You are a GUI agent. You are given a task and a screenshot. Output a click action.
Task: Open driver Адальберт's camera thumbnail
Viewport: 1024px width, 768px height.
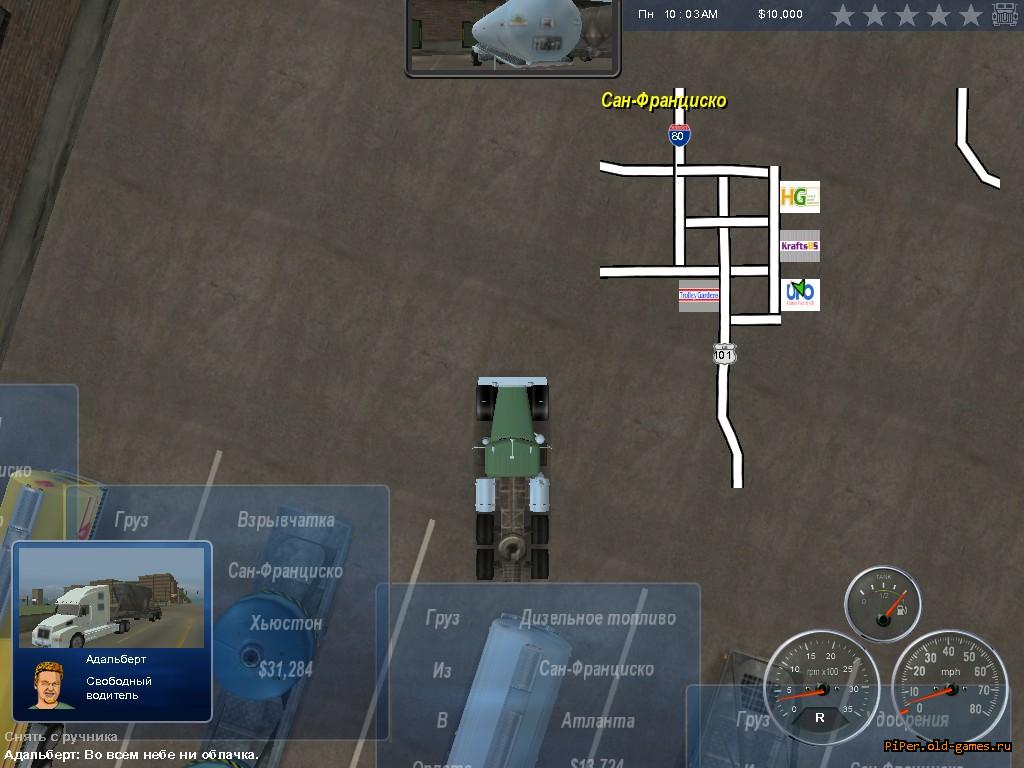tap(111, 597)
